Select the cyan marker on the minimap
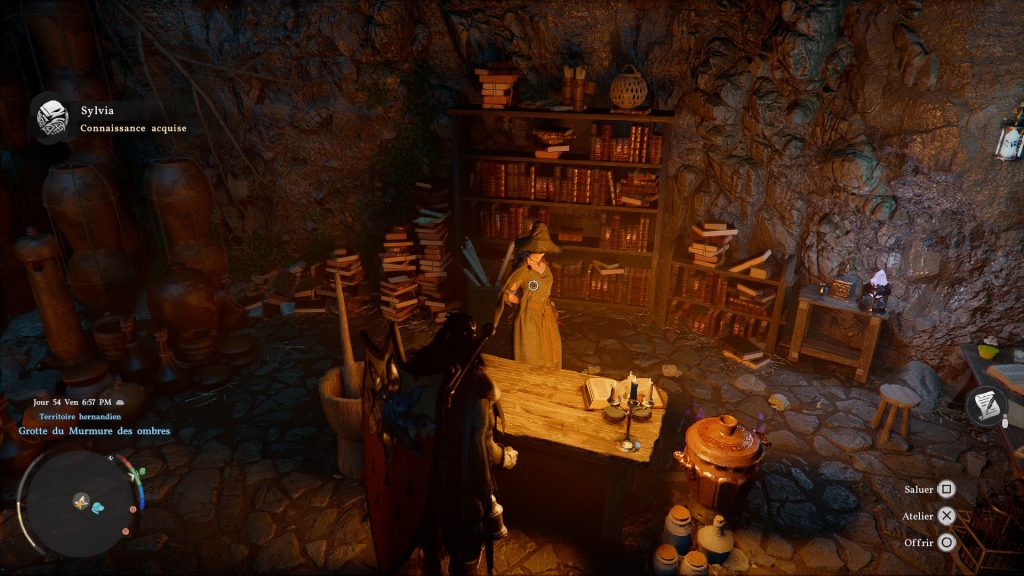The width and height of the screenshot is (1024, 576). [x=97, y=508]
